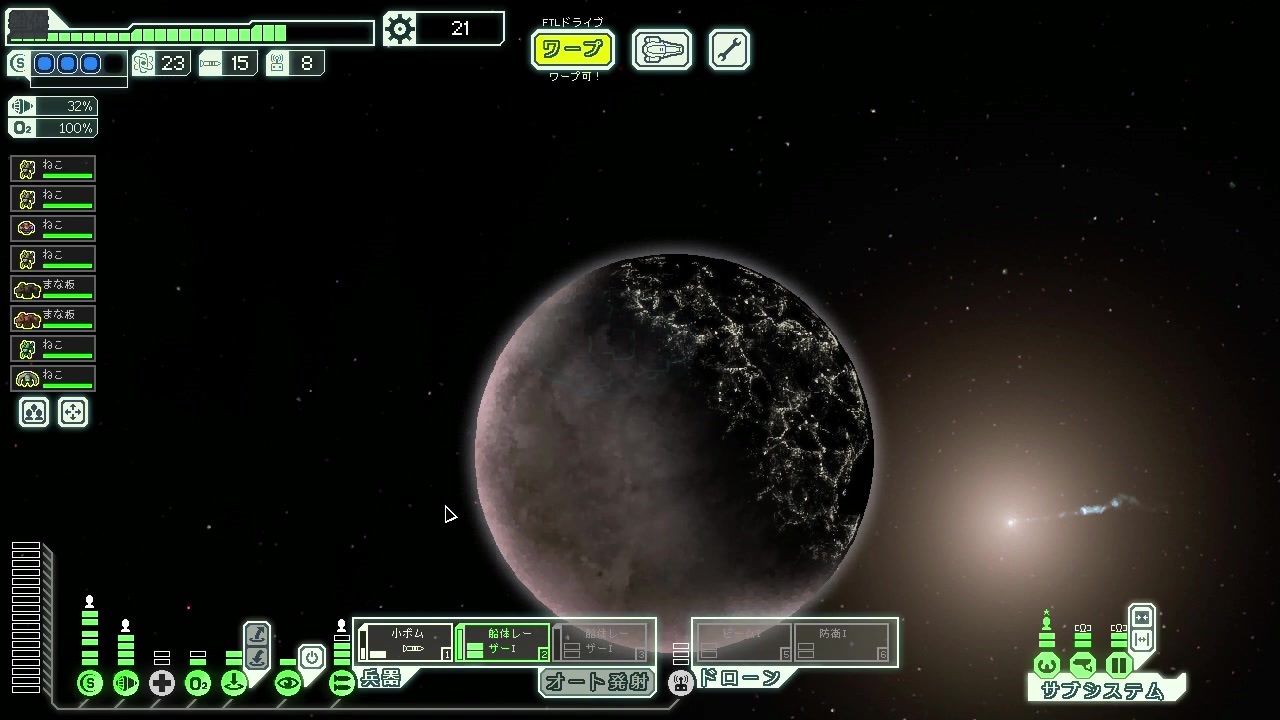Click the shields system icon
The height and width of the screenshot is (720, 1280).
[90, 684]
